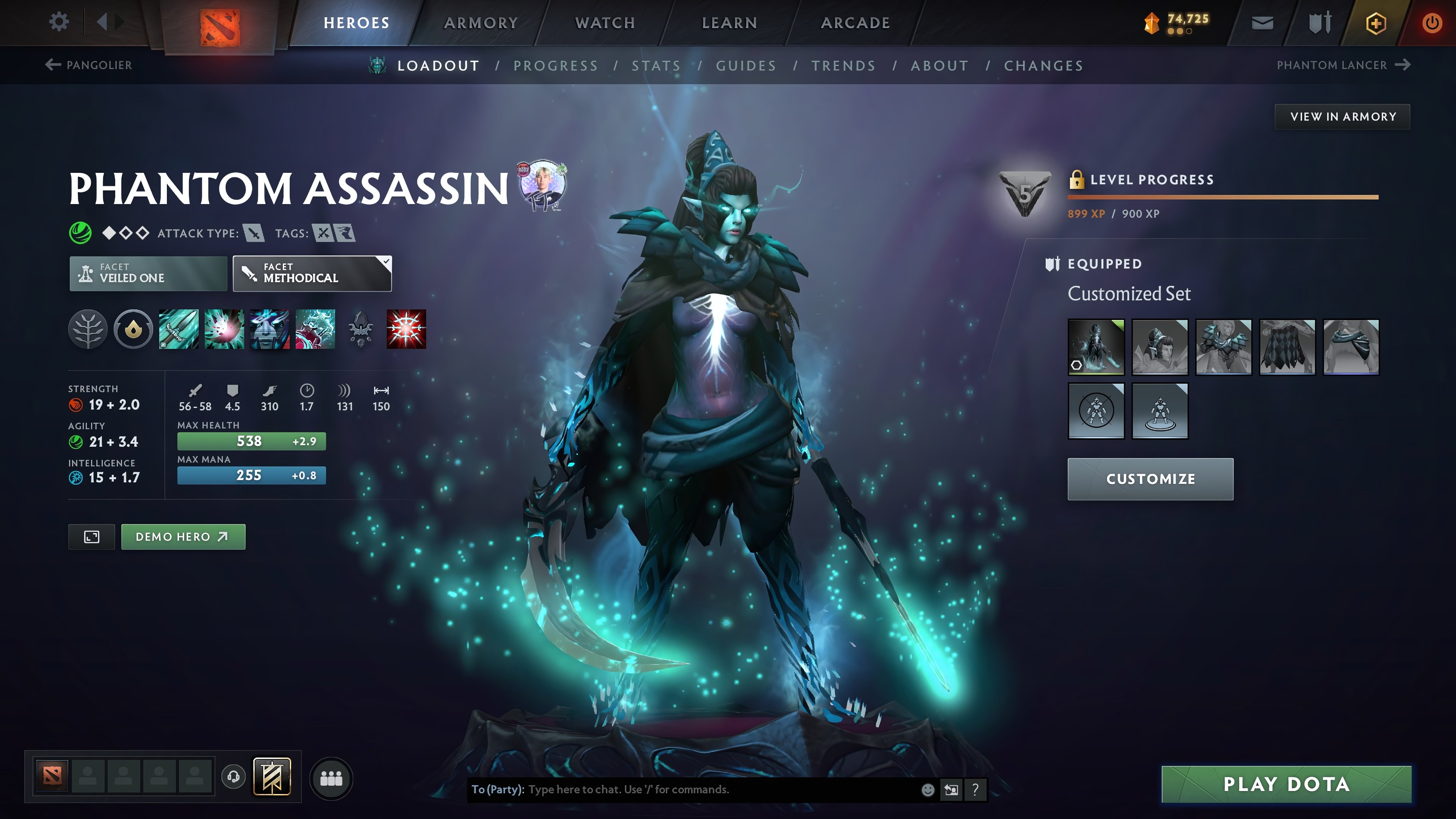This screenshot has width=1456, height=819.
Task: Click the View in Armory button
Action: (1343, 117)
